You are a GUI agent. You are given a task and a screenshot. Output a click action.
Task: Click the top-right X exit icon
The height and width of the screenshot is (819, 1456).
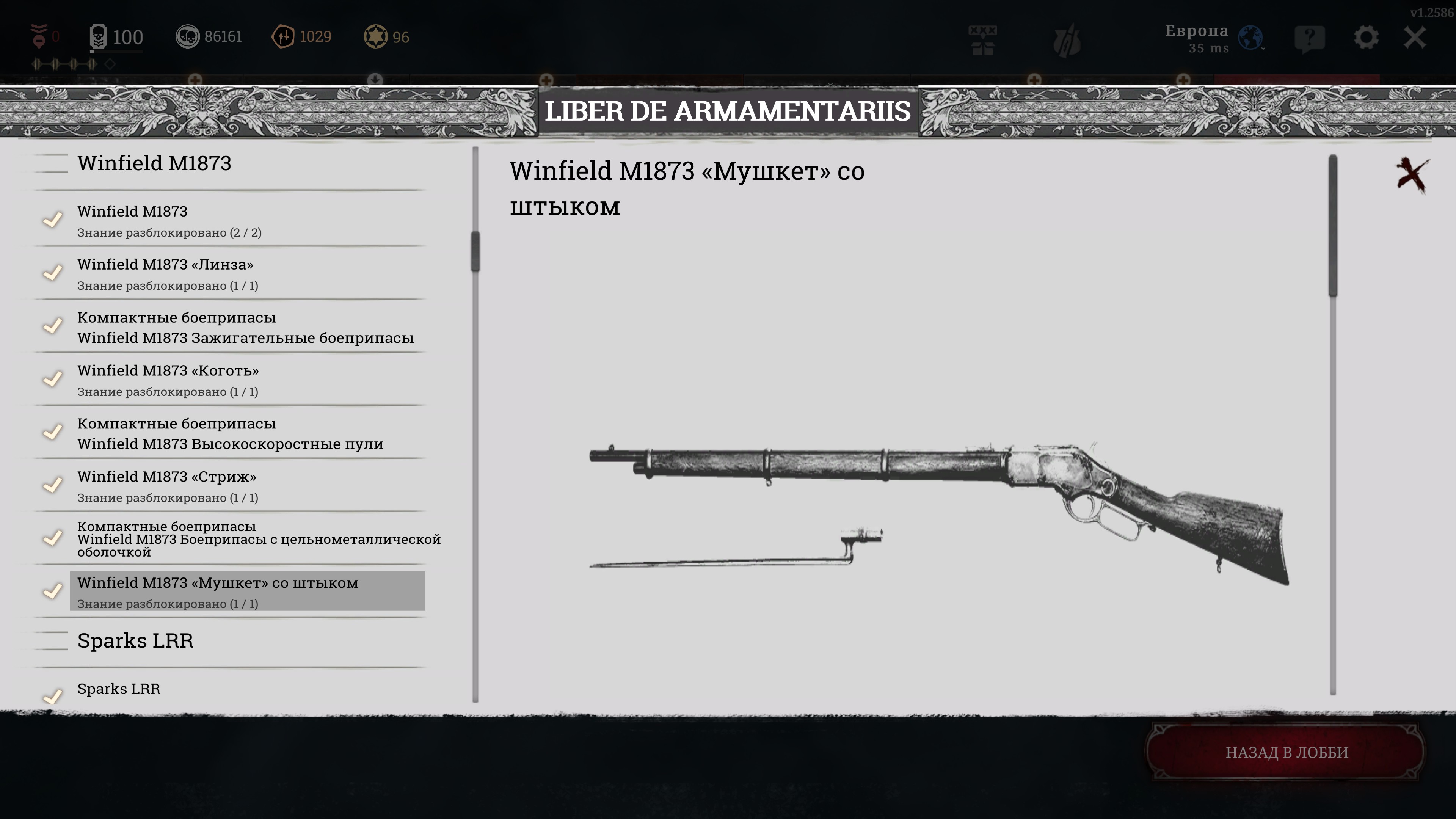(1415, 38)
